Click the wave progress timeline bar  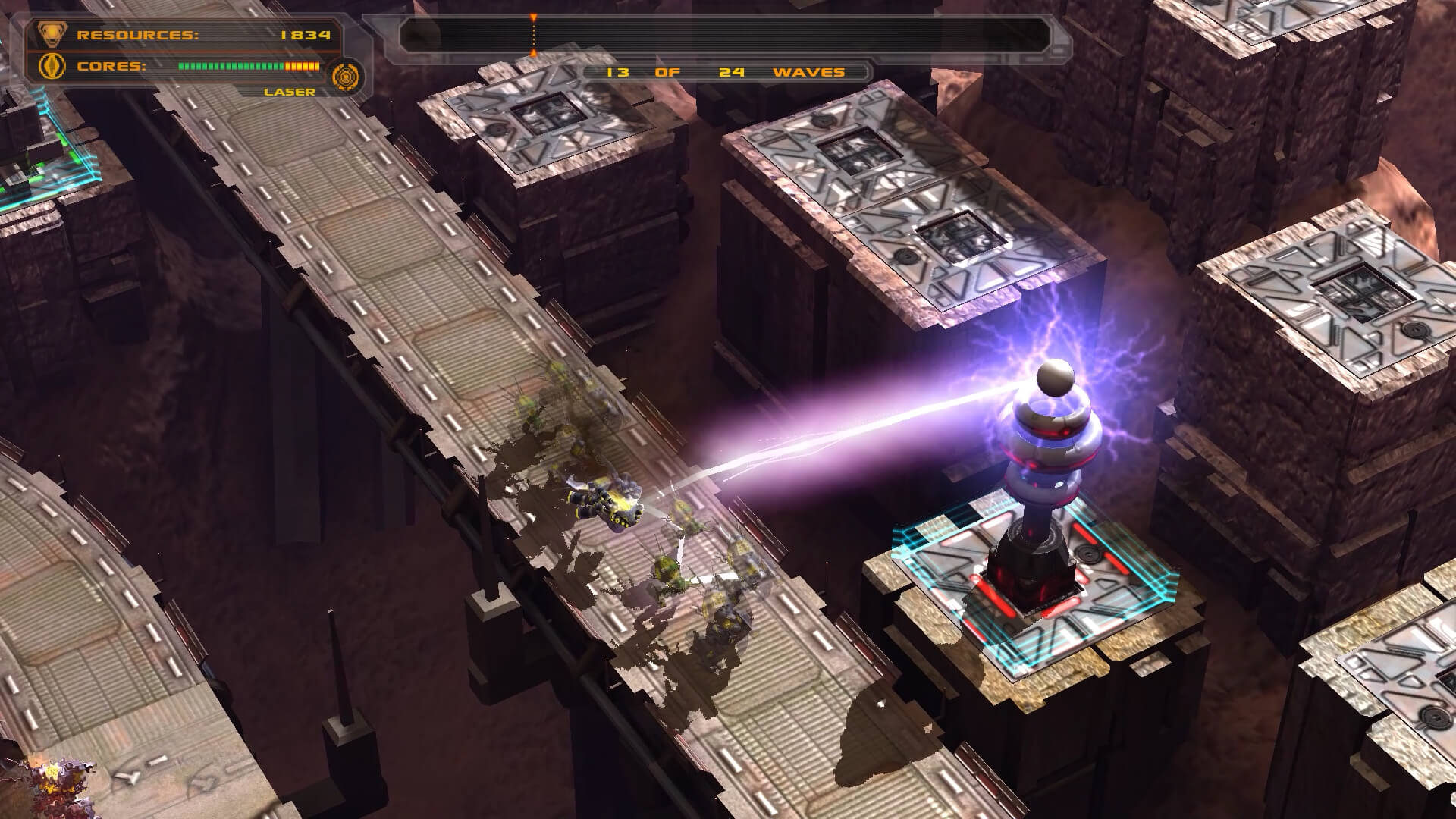click(724, 35)
